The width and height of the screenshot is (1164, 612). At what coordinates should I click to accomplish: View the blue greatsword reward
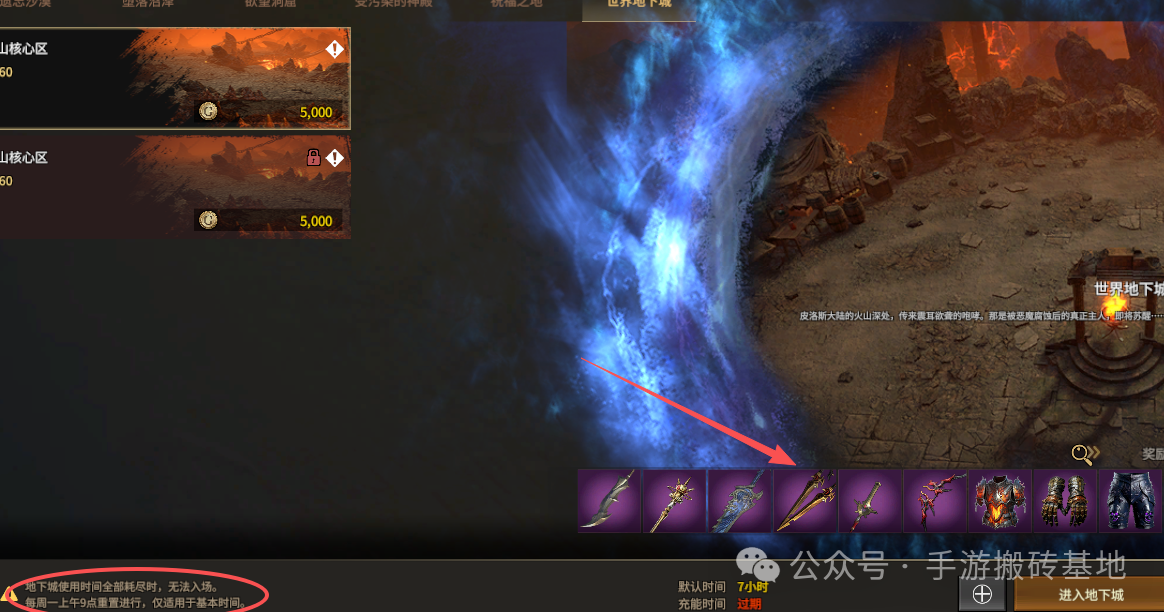(739, 500)
